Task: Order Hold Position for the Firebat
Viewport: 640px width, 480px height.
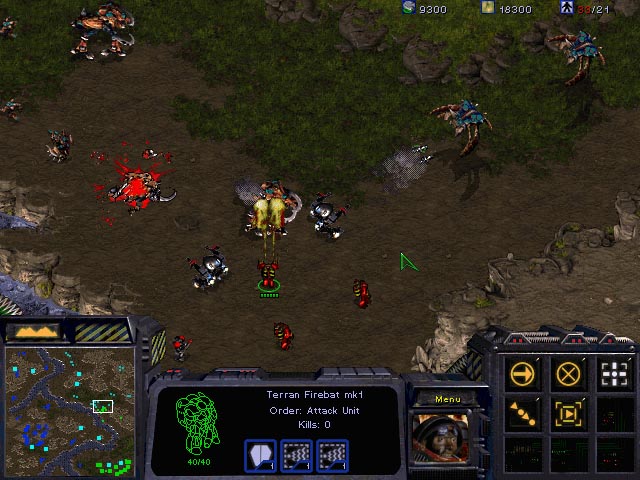Action: click(569, 413)
